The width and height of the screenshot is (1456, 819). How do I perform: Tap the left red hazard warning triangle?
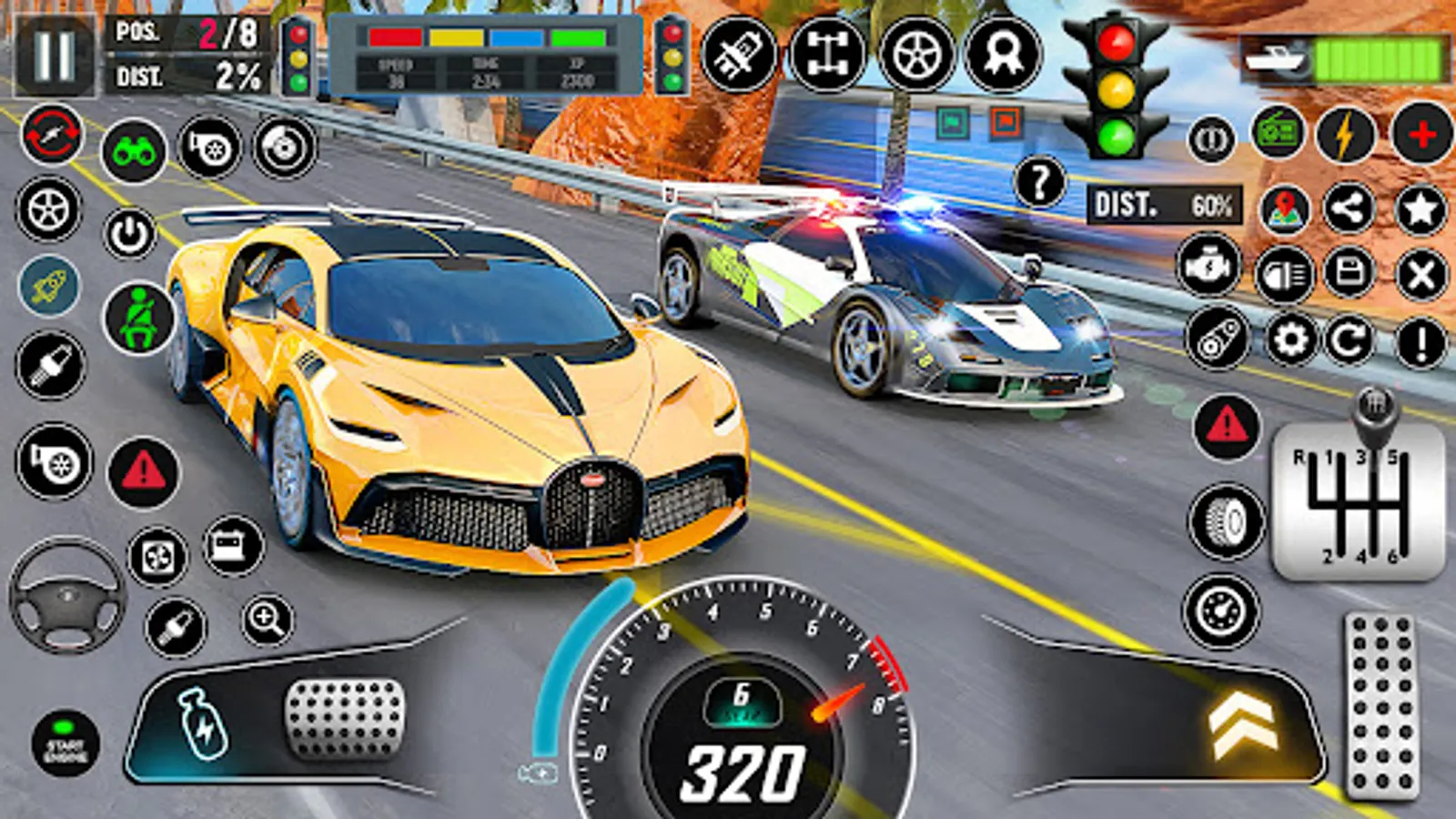(143, 472)
